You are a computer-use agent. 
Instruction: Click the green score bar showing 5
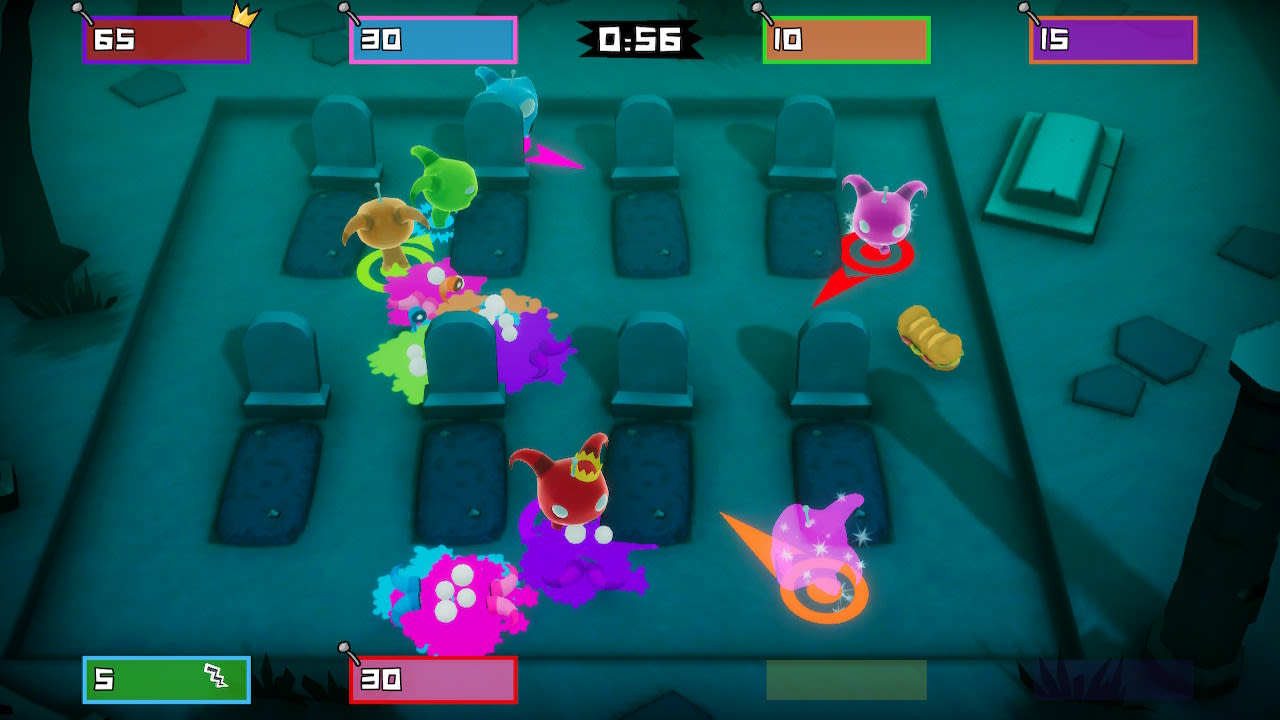pyautogui.click(x=165, y=678)
